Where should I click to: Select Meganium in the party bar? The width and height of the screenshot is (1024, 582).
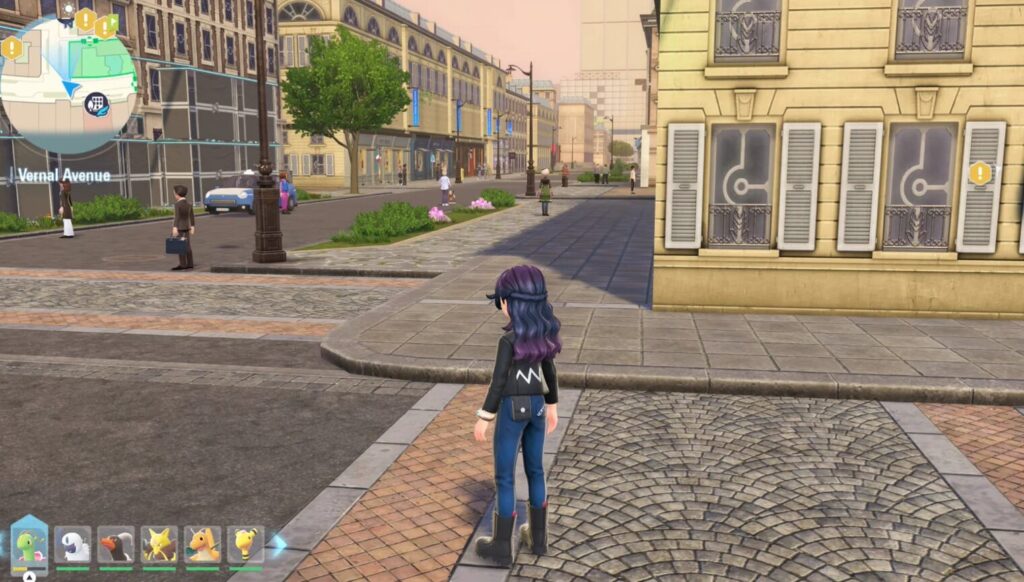[x=29, y=546]
